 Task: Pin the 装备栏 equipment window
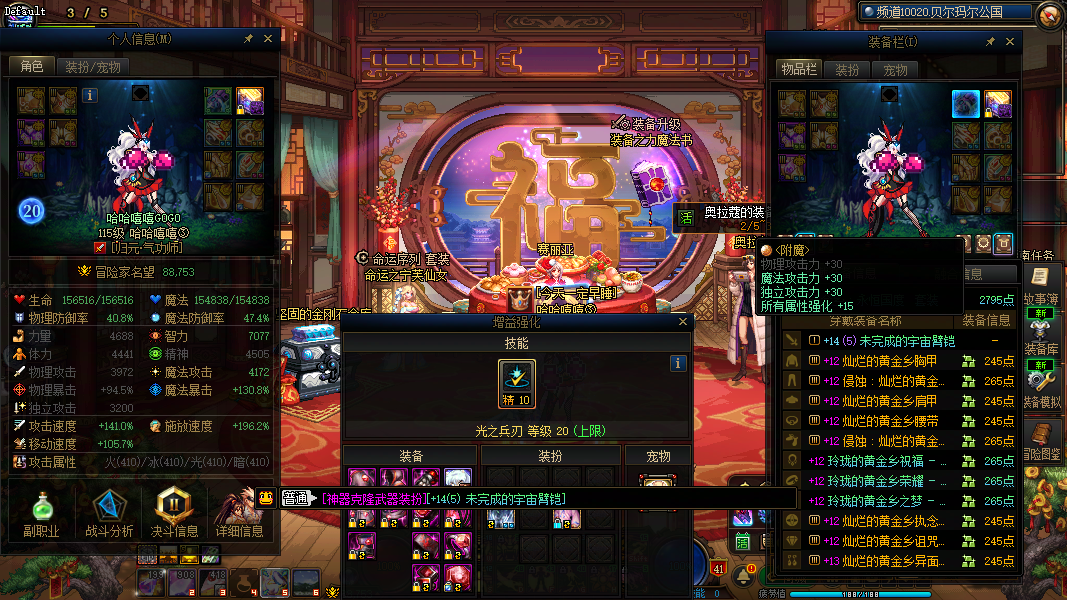pyautogui.click(x=990, y=42)
